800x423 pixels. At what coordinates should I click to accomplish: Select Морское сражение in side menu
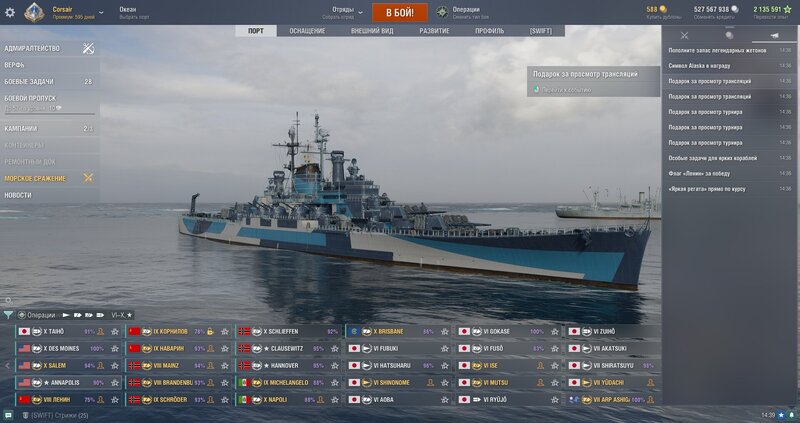pos(35,178)
